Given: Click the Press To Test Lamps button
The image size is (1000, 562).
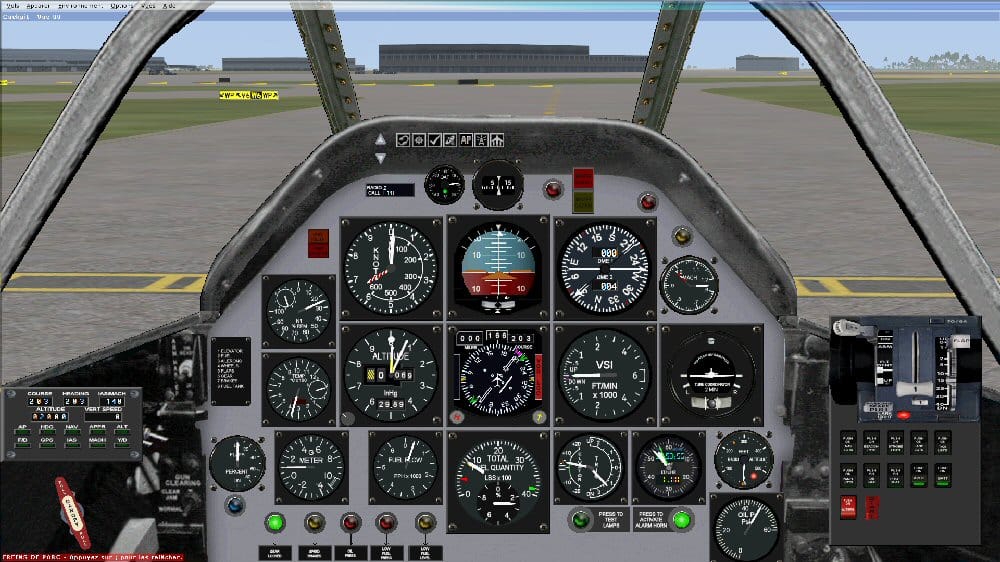Looking at the screenshot, I should point(580,519).
